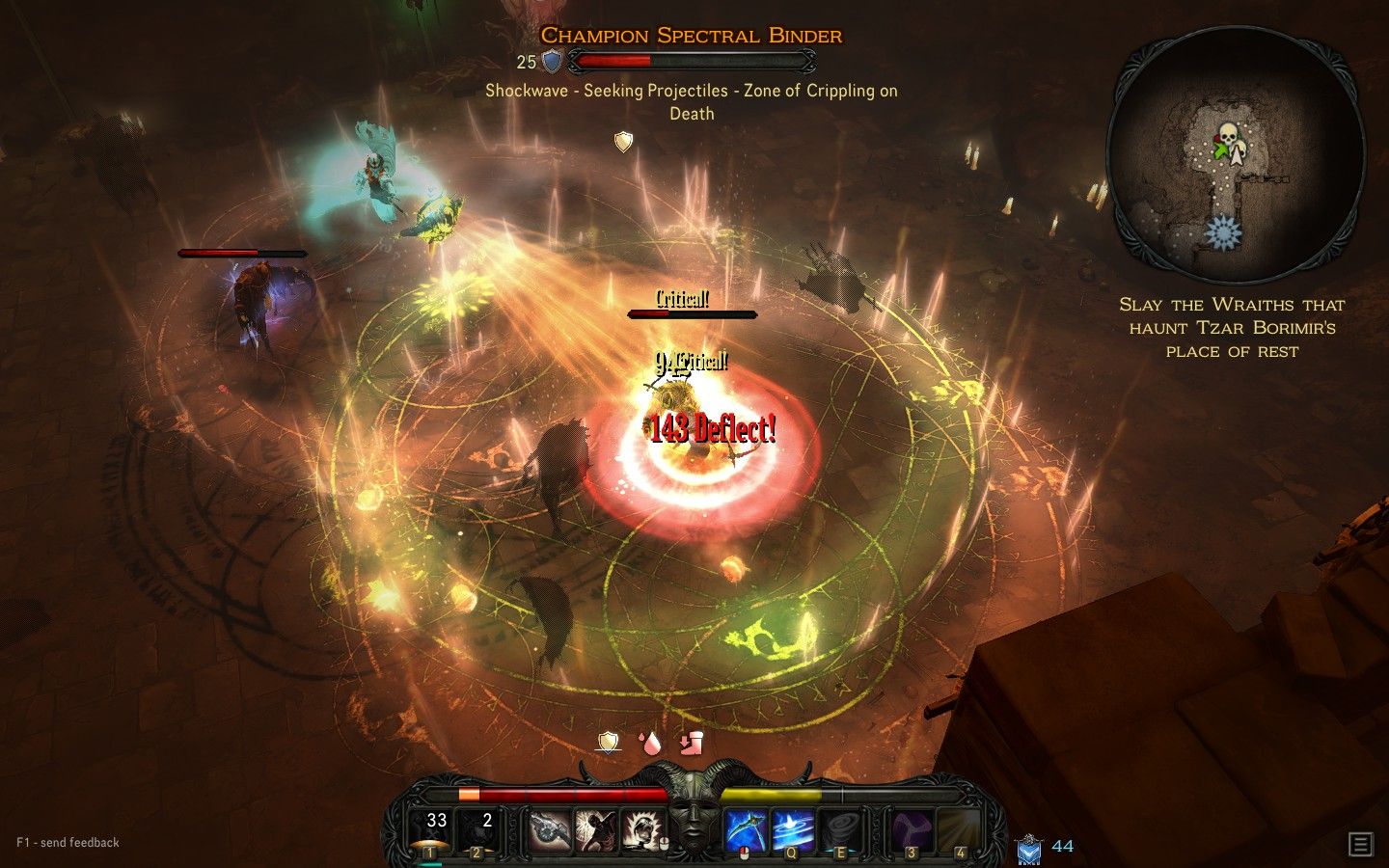The width and height of the screenshot is (1389, 868).
Task: Inspect the blood drop bleeding status icon
Action: click(650, 742)
